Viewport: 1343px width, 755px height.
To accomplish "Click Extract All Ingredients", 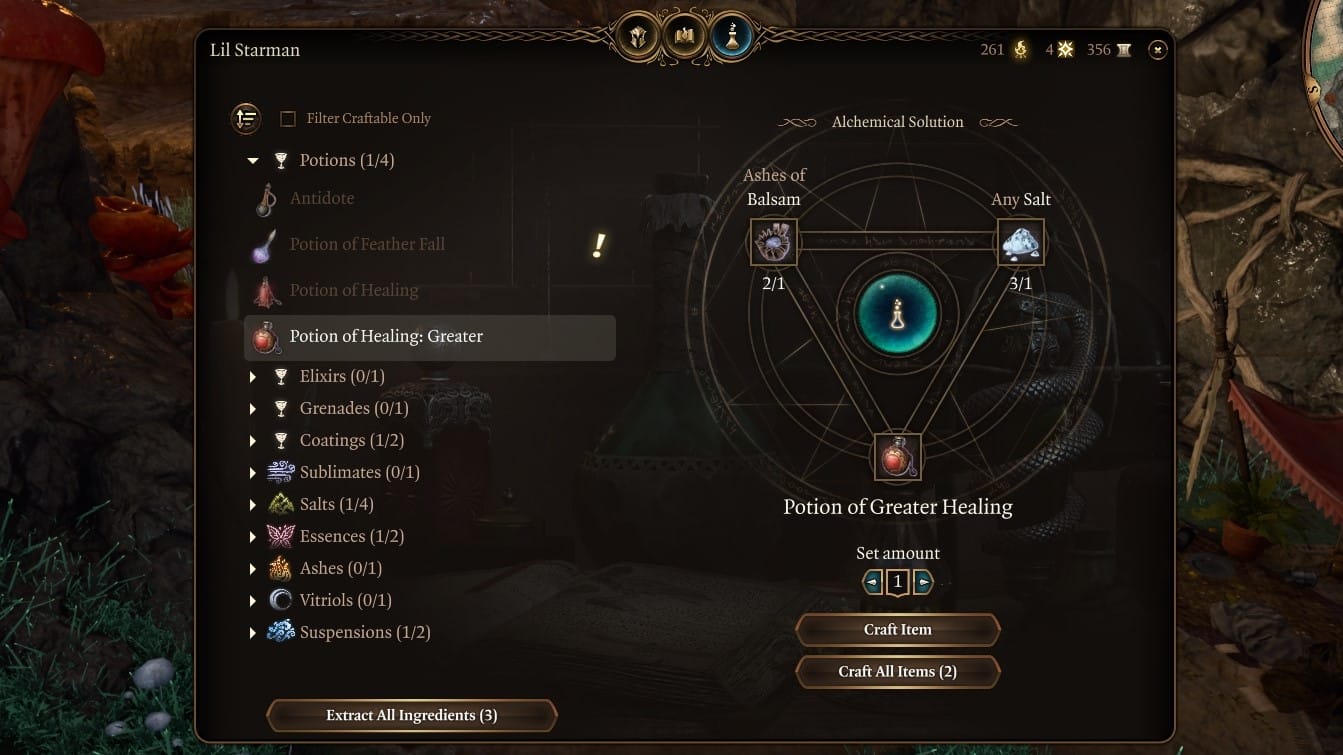I will [x=411, y=715].
